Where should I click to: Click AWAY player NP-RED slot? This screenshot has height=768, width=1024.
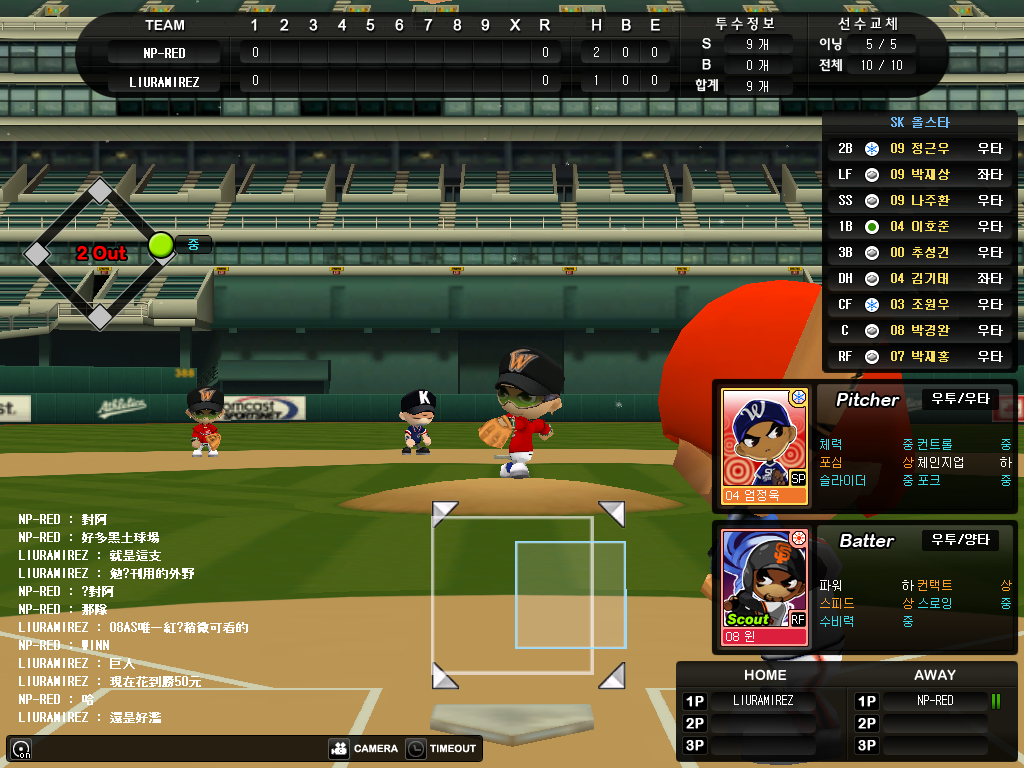935,701
